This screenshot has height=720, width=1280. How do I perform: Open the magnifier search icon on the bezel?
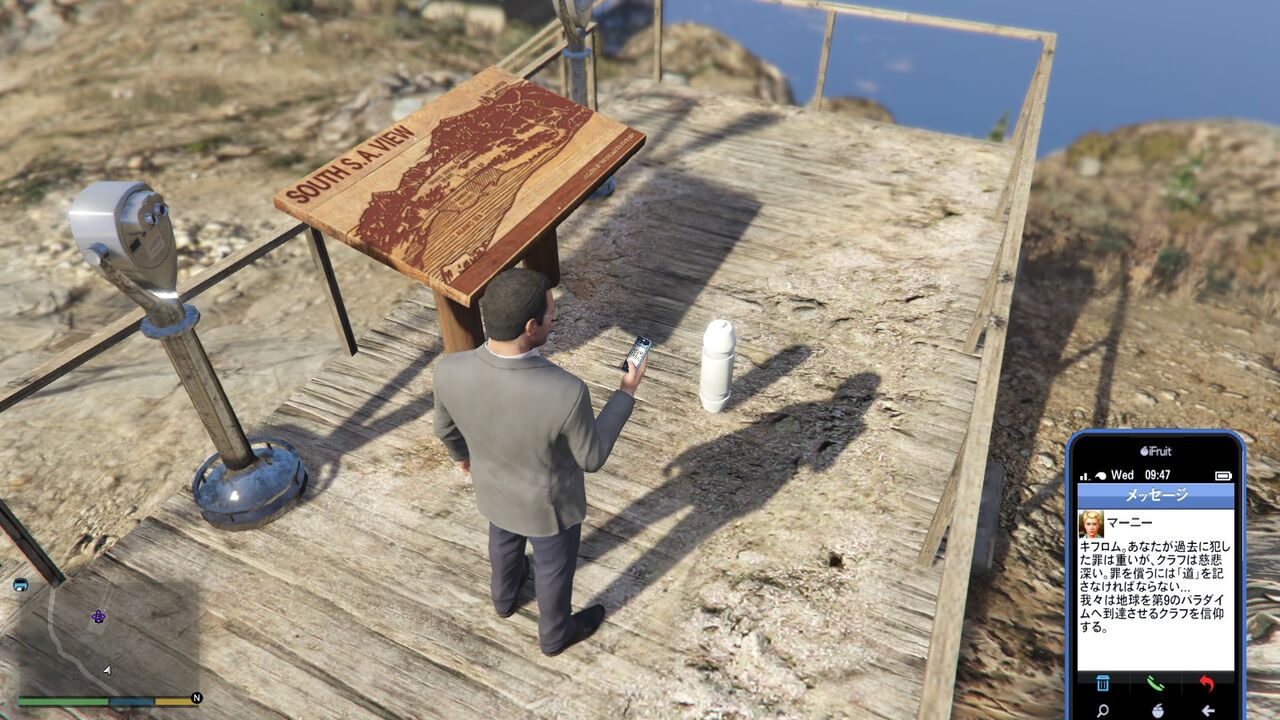(x=1103, y=709)
